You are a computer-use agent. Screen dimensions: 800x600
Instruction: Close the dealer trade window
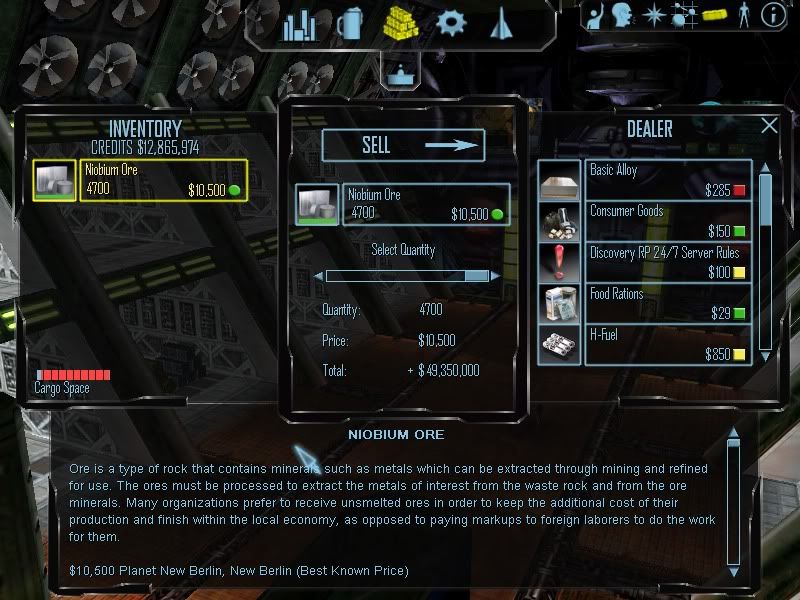pyautogui.click(x=769, y=126)
